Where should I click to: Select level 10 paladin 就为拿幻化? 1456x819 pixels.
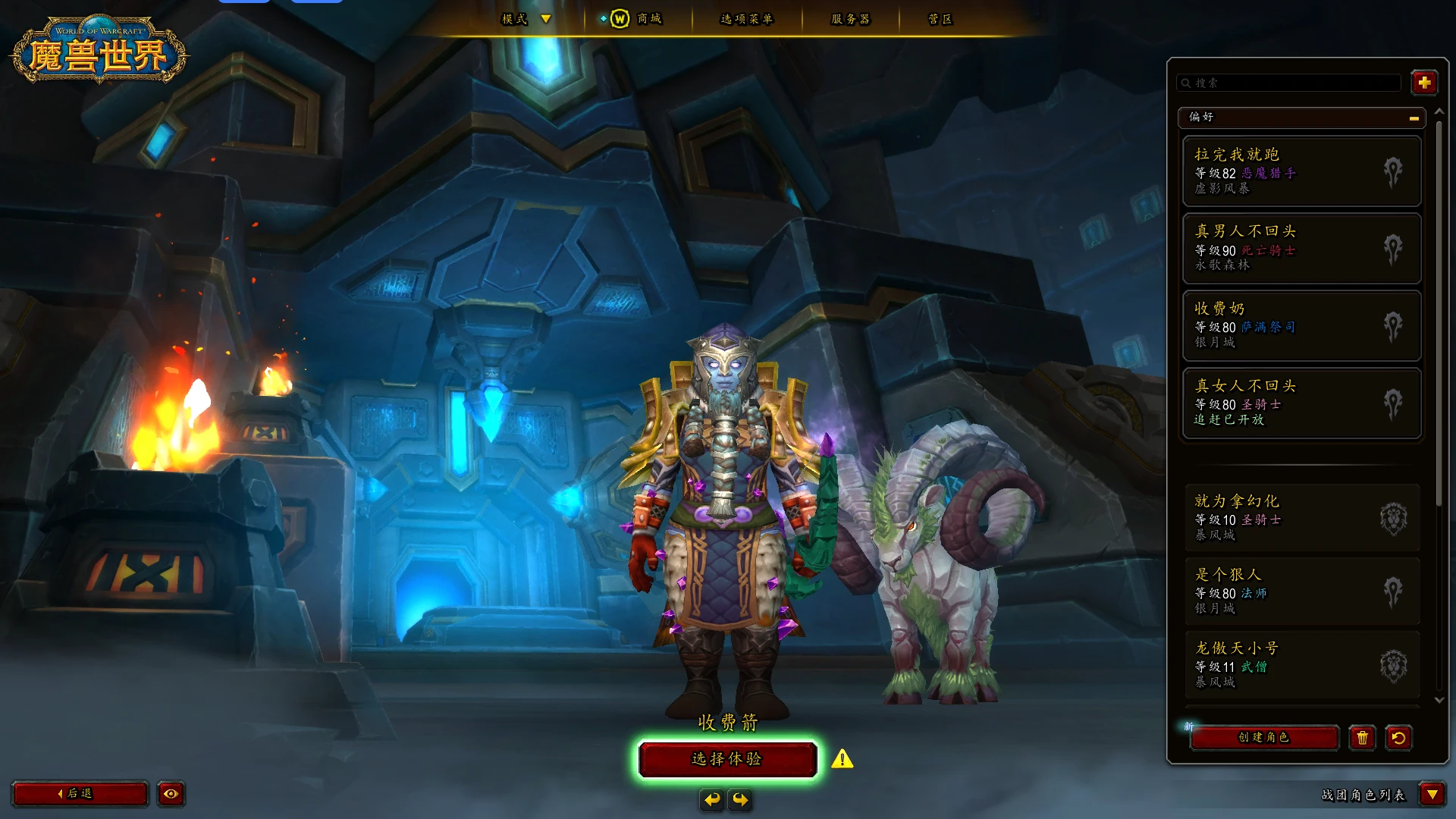[1301, 518]
